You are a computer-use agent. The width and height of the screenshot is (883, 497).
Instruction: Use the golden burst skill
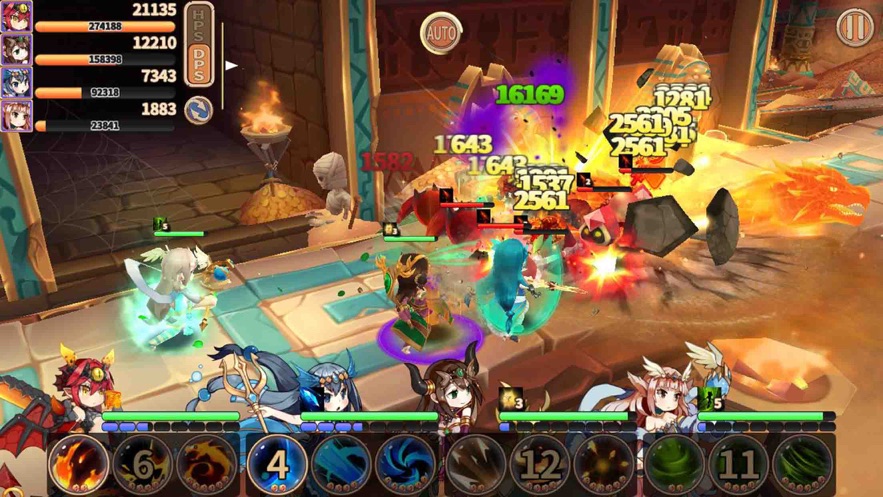604,464
